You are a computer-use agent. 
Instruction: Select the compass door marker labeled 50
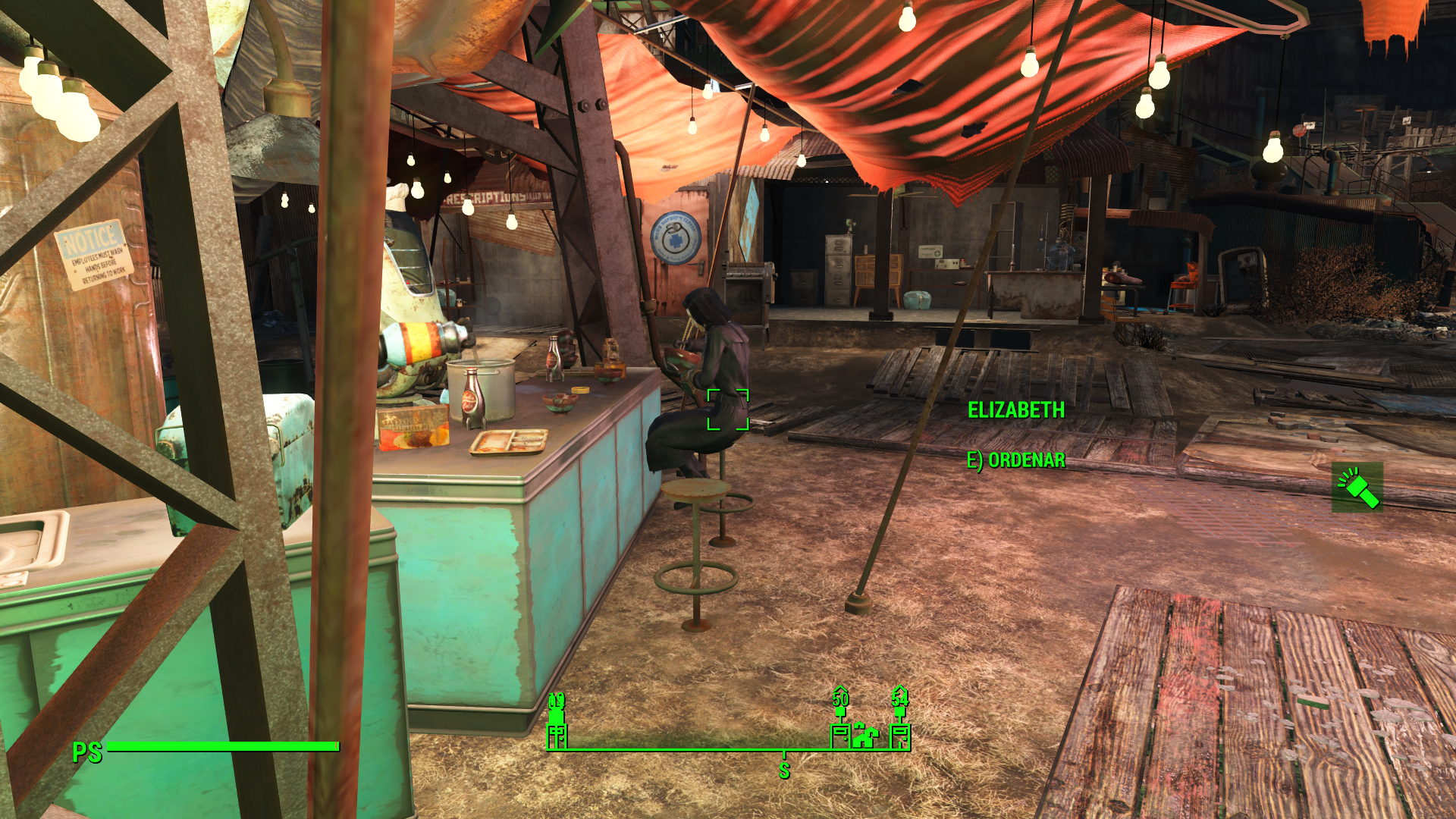pos(840,734)
